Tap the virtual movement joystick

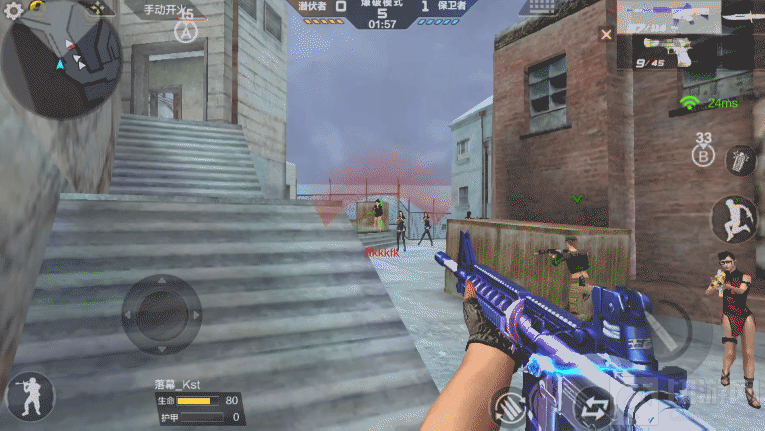(161, 314)
